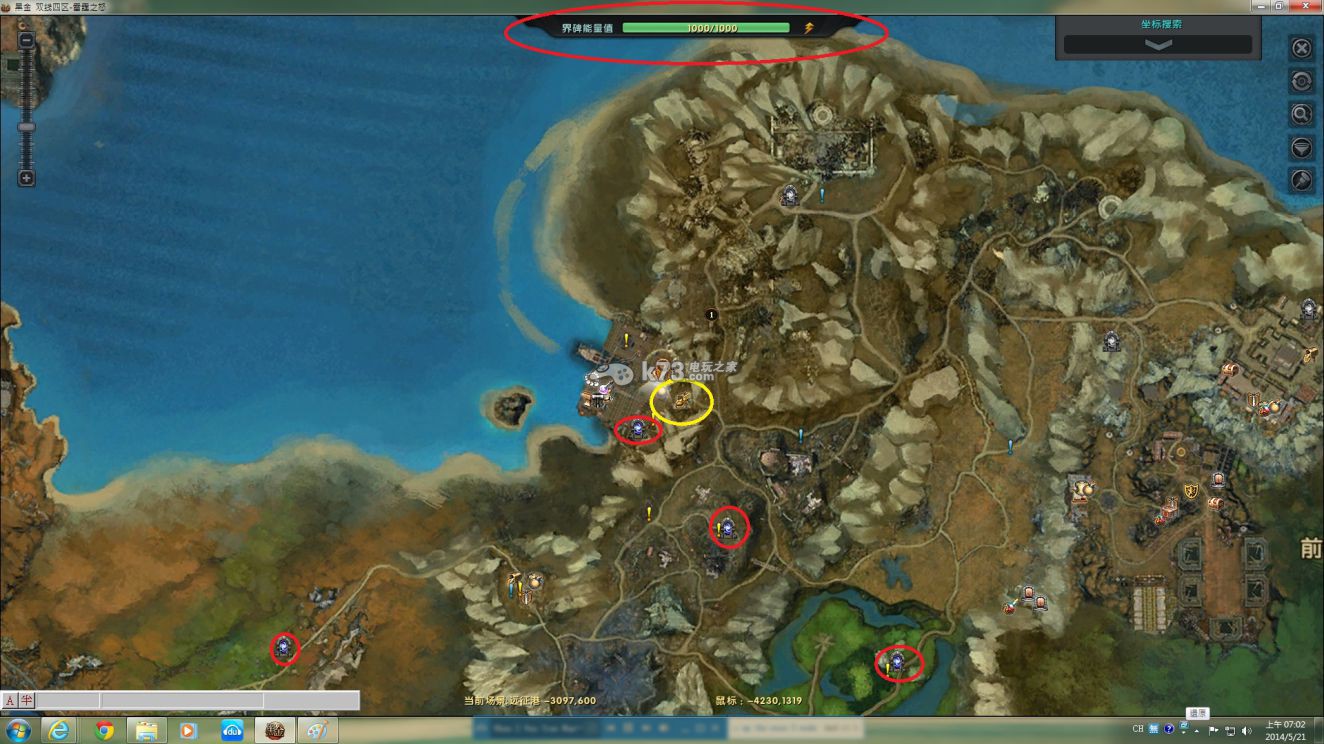Click the map zoom-in plus button
The image size is (1324, 744).
27,178
